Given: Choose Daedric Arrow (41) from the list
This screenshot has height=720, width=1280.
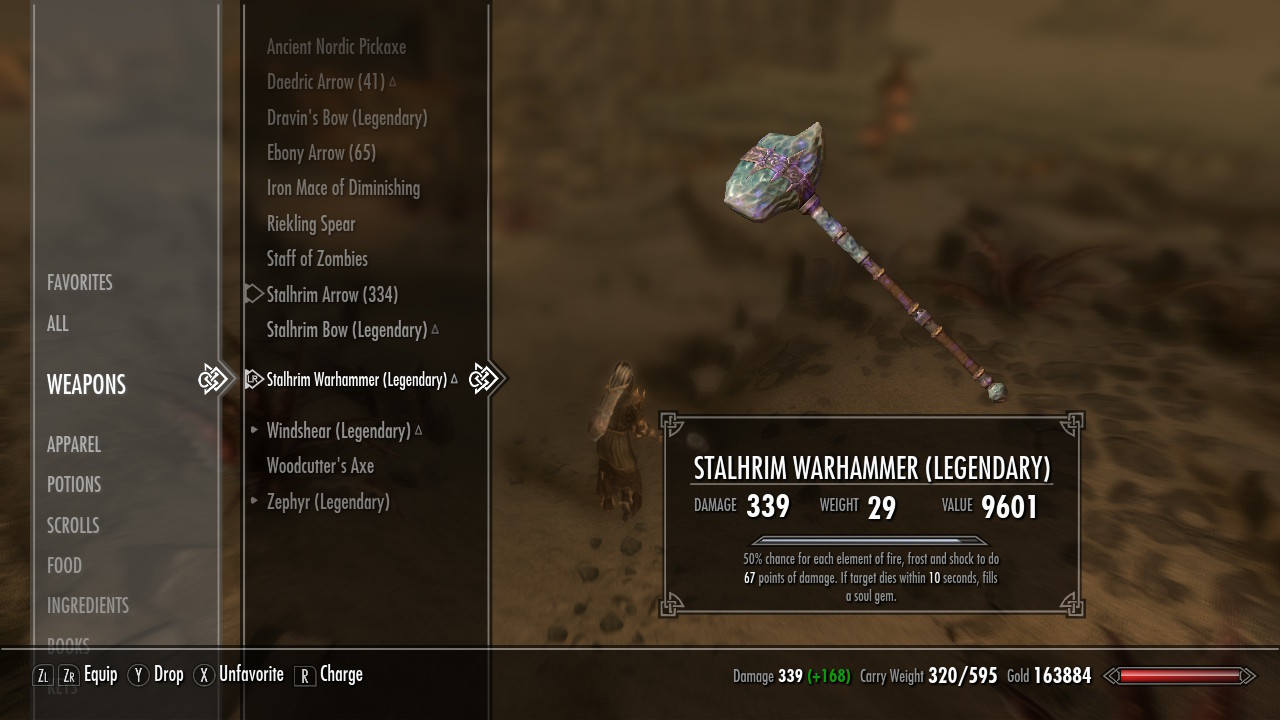Looking at the screenshot, I should [326, 82].
